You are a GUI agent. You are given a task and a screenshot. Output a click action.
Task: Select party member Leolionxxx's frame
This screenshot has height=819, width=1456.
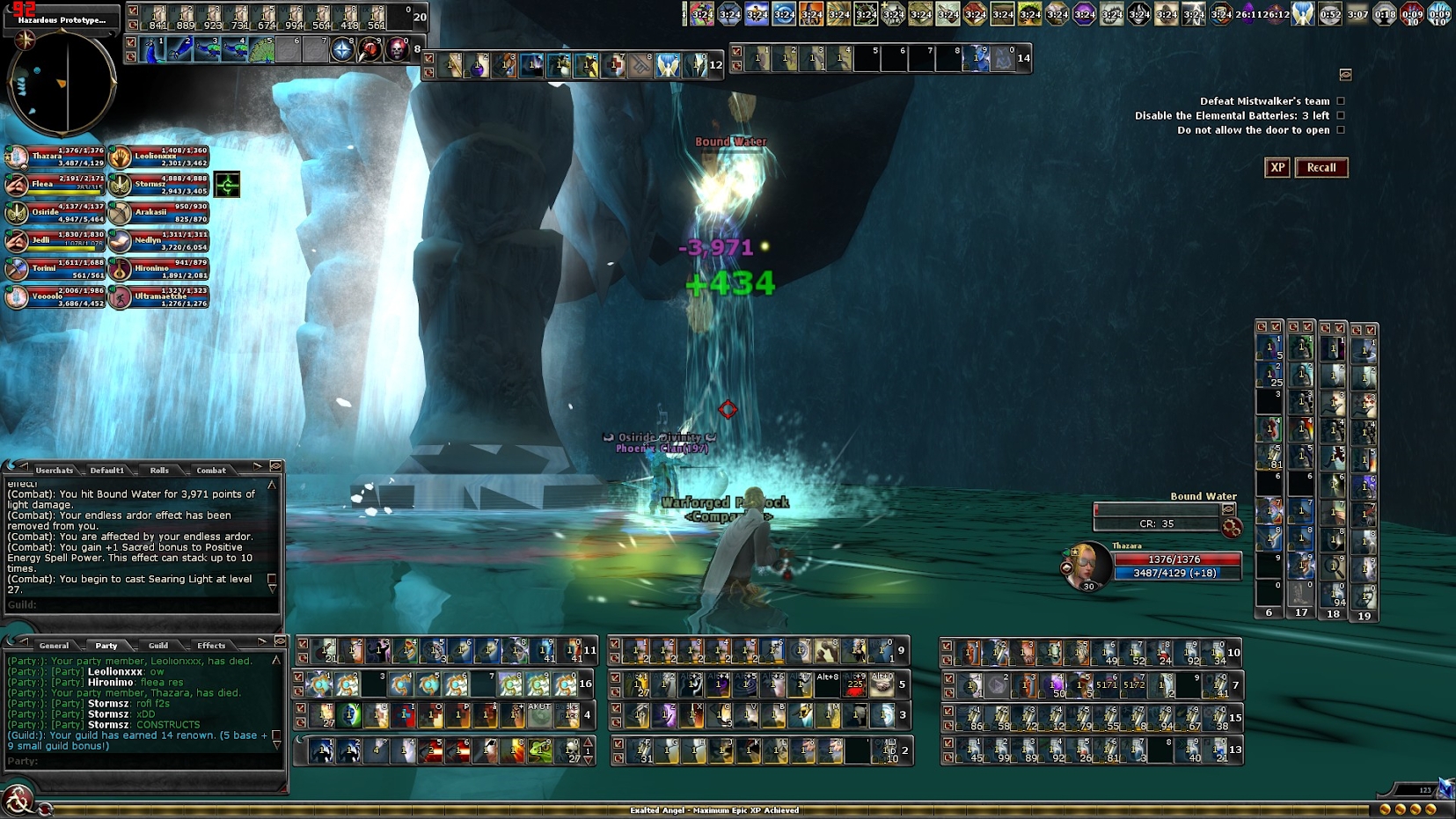click(159, 157)
